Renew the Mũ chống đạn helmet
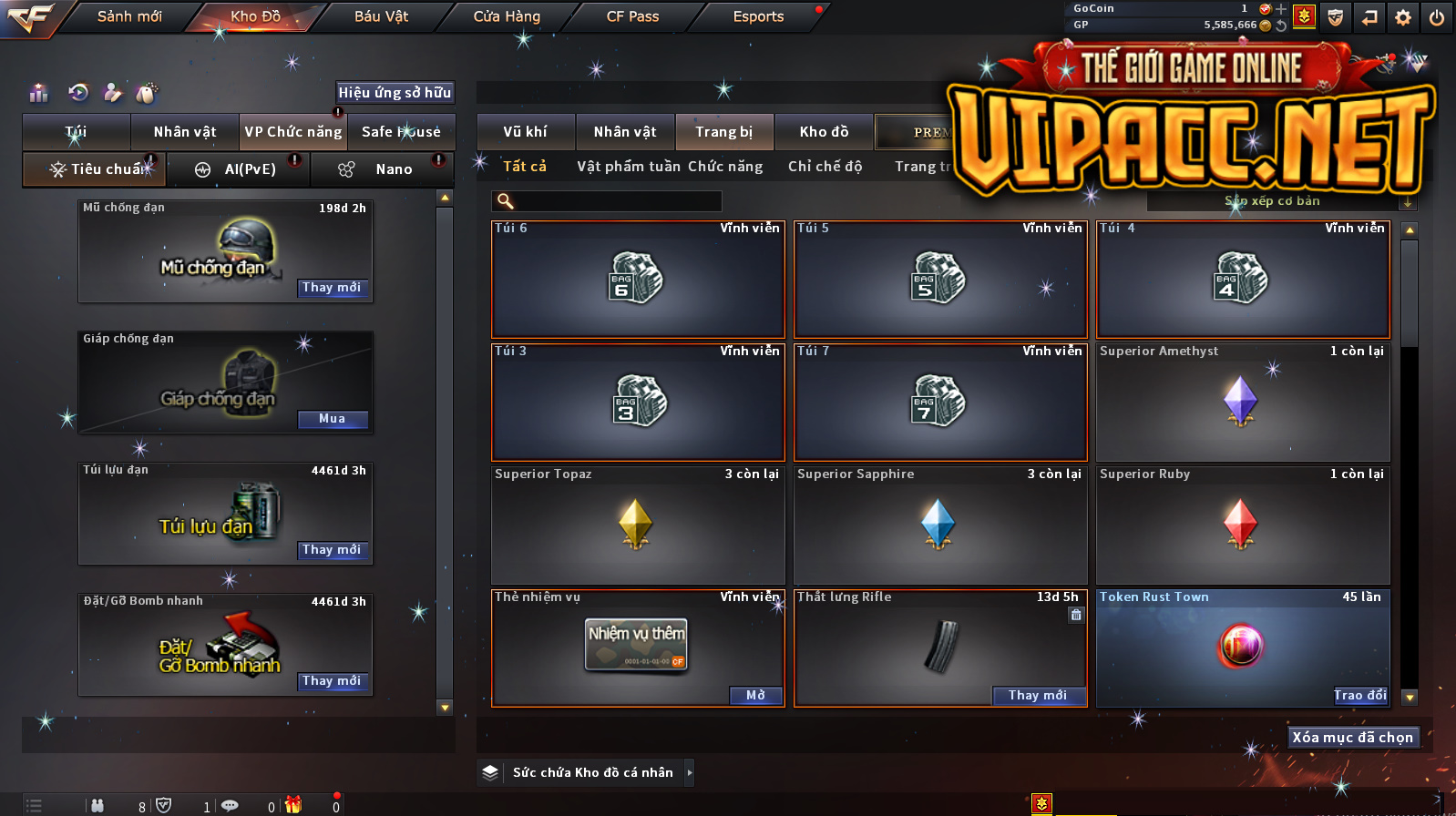Screen dimensions: 1456x816 pyautogui.click(x=332, y=288)
